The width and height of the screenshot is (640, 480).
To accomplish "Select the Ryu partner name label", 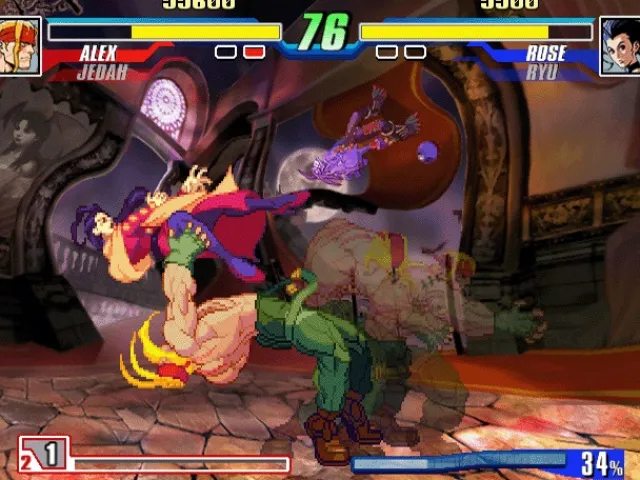I will tap(541, 72).
